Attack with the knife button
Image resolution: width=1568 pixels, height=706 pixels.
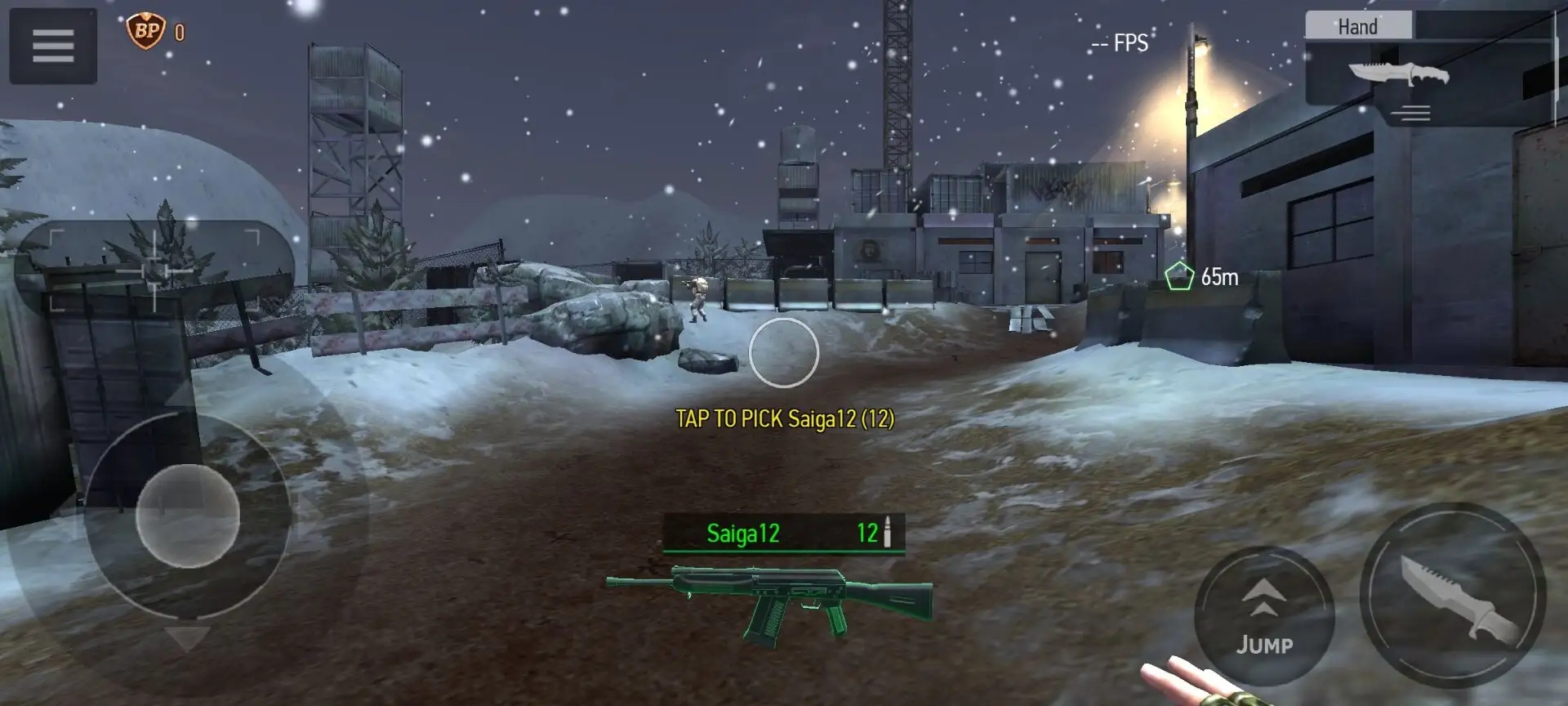point(1452,596)
